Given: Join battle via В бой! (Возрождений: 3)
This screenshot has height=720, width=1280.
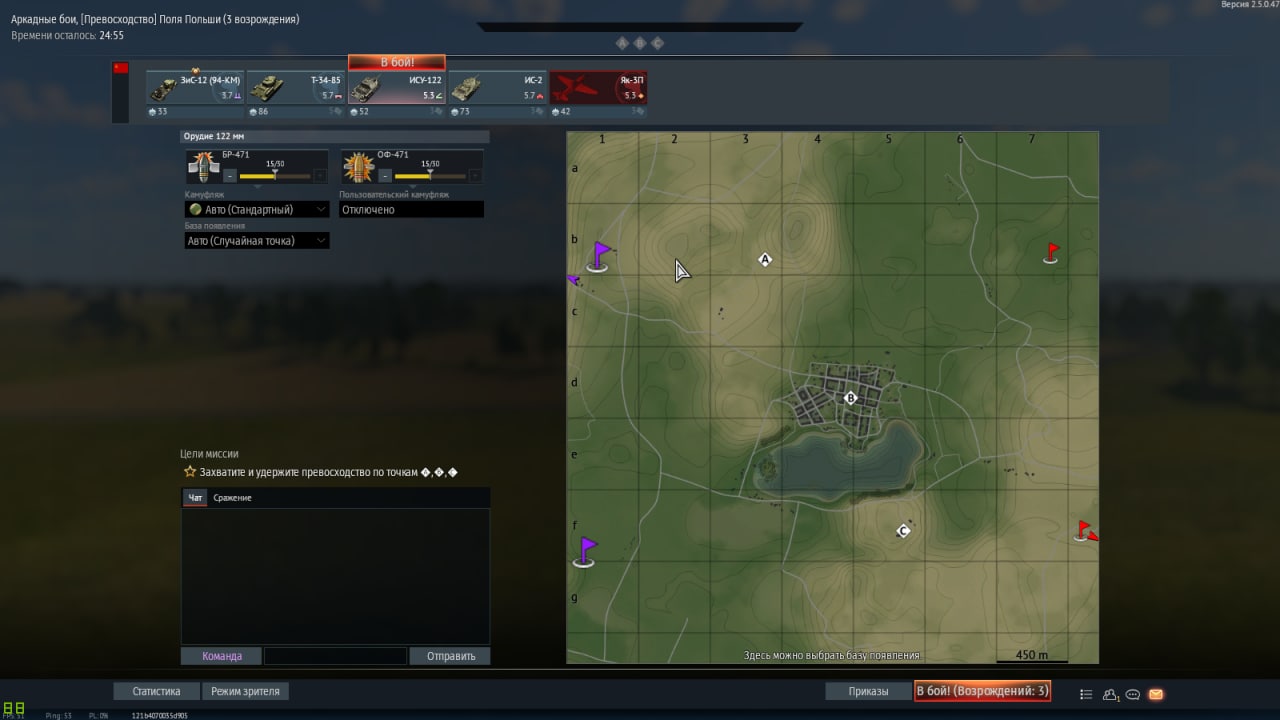Looking at the screenshot, I should 982,691.
